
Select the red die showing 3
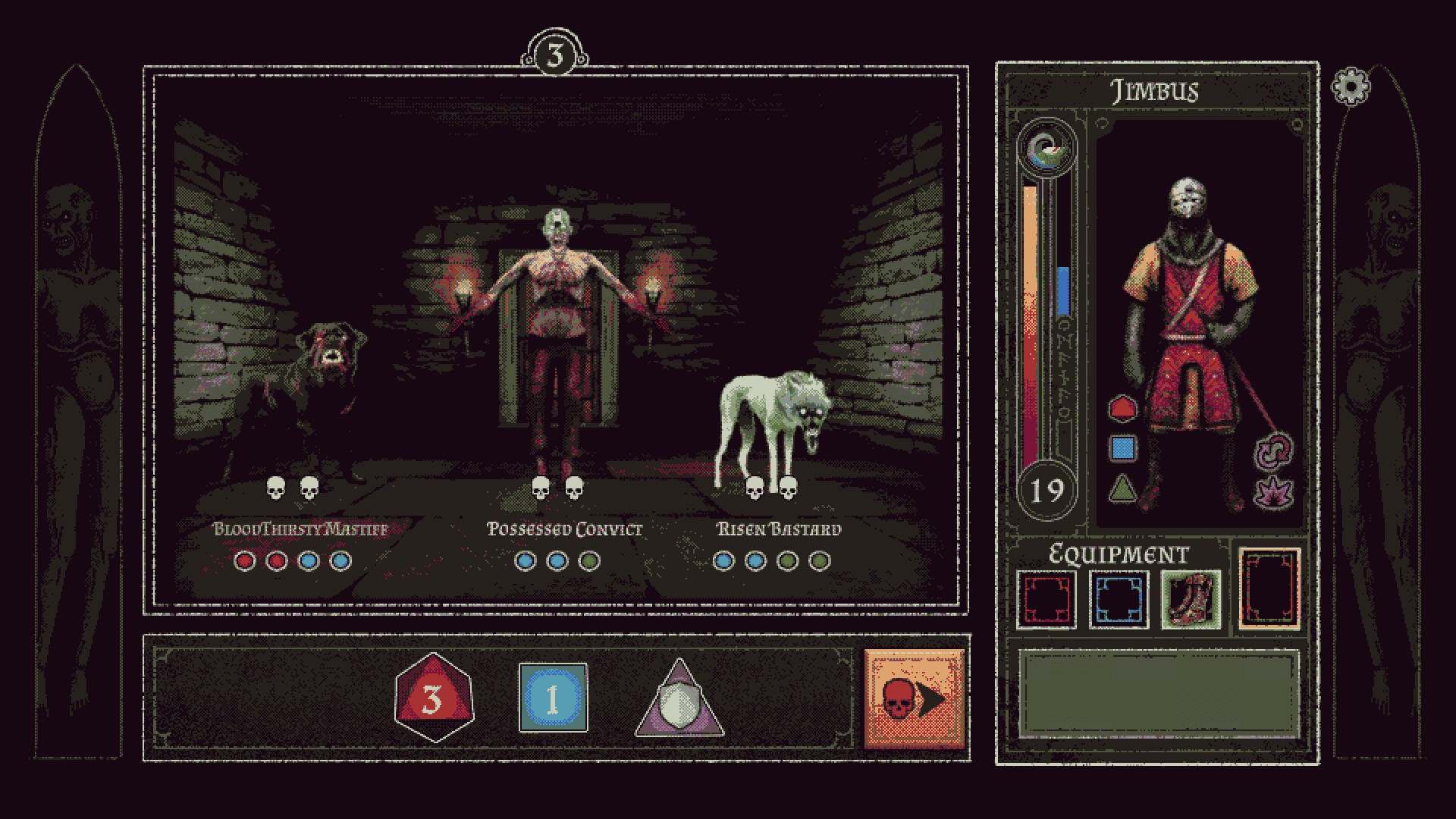point(434,698)
